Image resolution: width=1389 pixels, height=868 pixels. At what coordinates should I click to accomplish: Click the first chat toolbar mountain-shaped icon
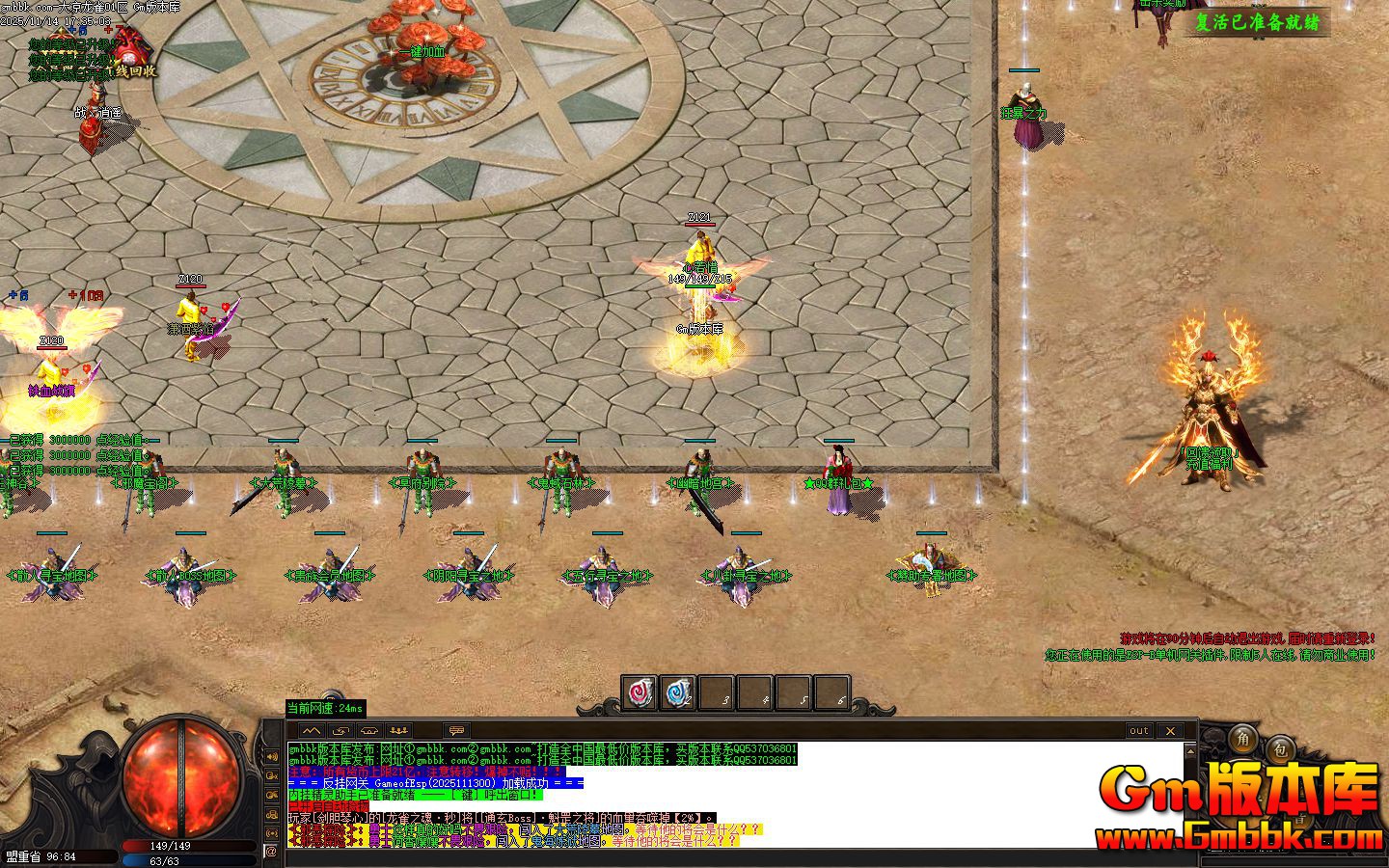pyautogui.click(x=313, y=731)
